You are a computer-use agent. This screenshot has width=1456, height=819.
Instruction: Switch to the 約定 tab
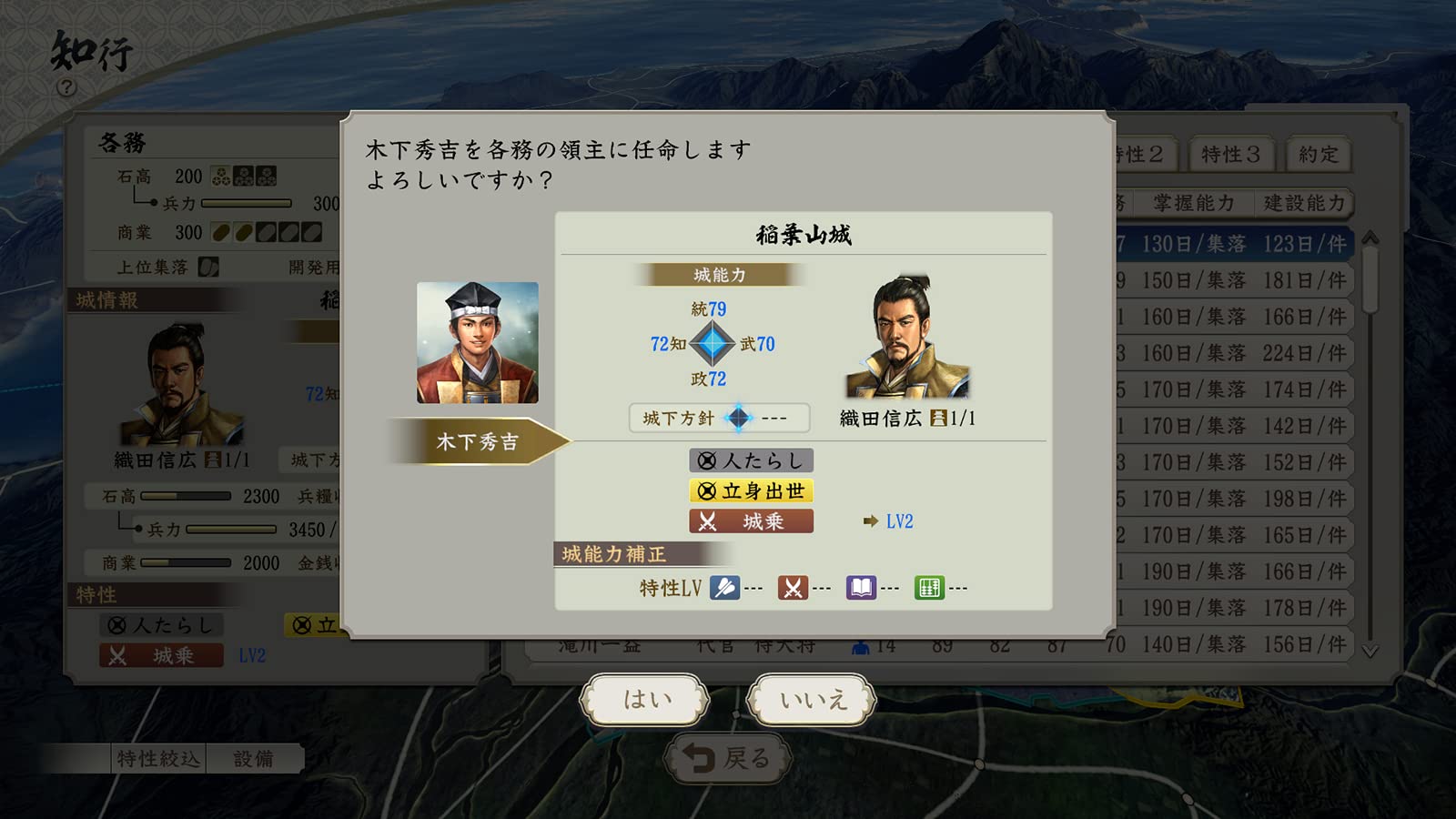coord(1317,154)
